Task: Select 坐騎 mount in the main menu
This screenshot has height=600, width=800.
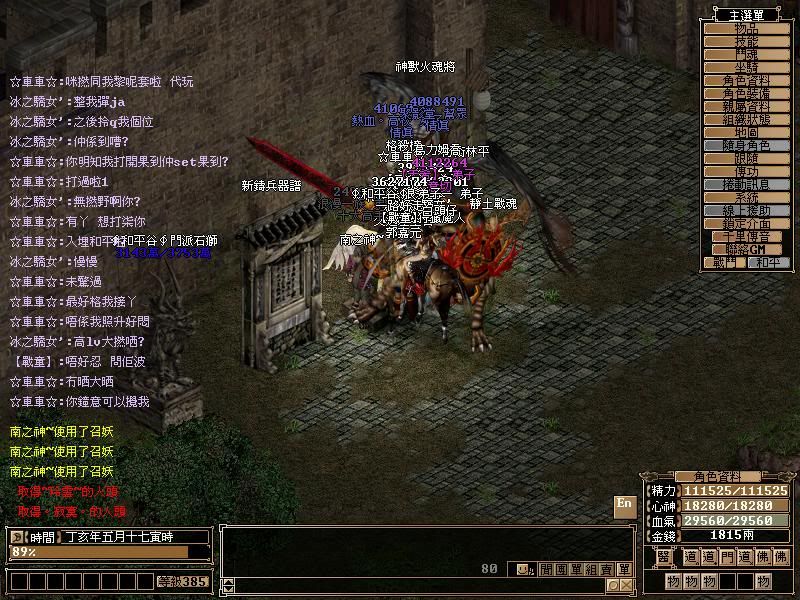Action: pyautogui.click(x=746, y=67)
